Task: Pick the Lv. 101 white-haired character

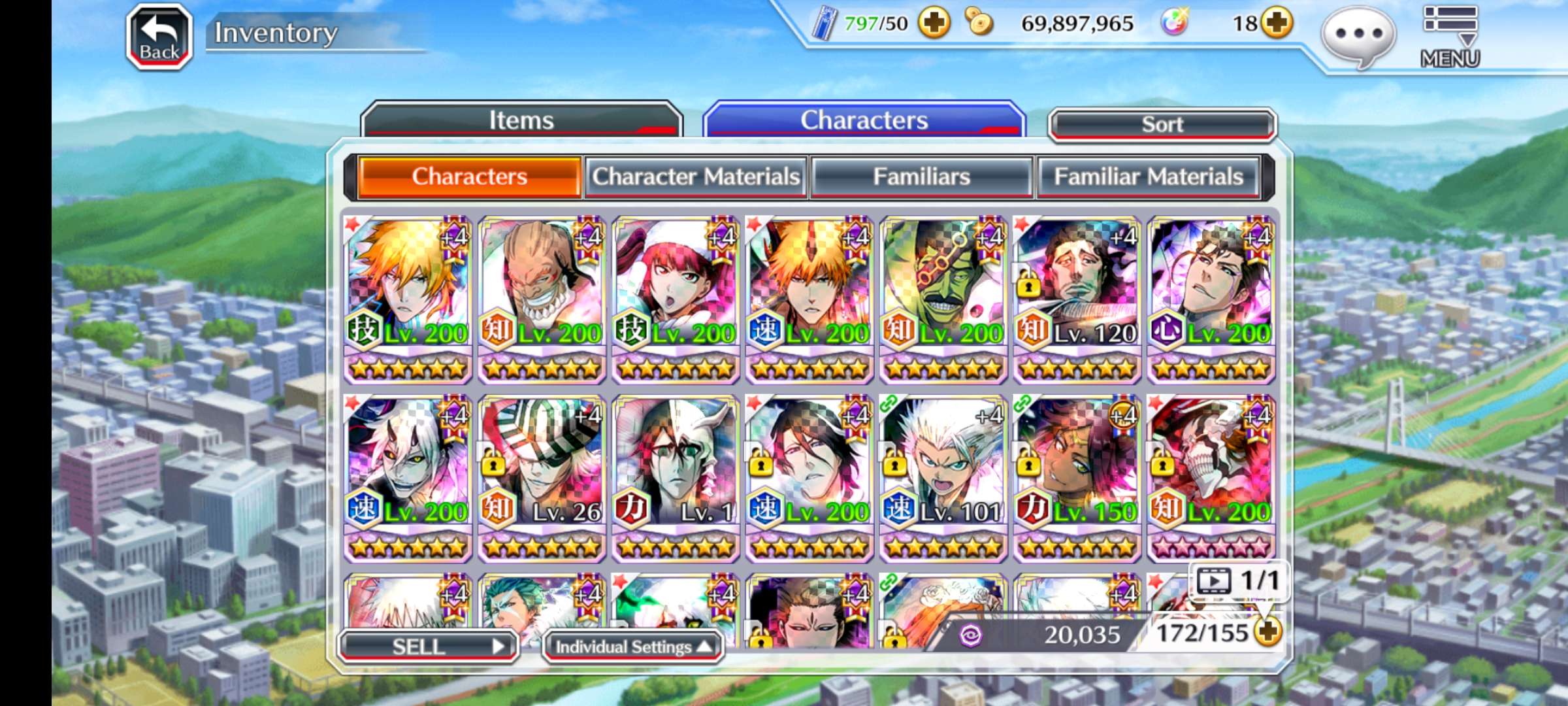Action: (943, 477)
